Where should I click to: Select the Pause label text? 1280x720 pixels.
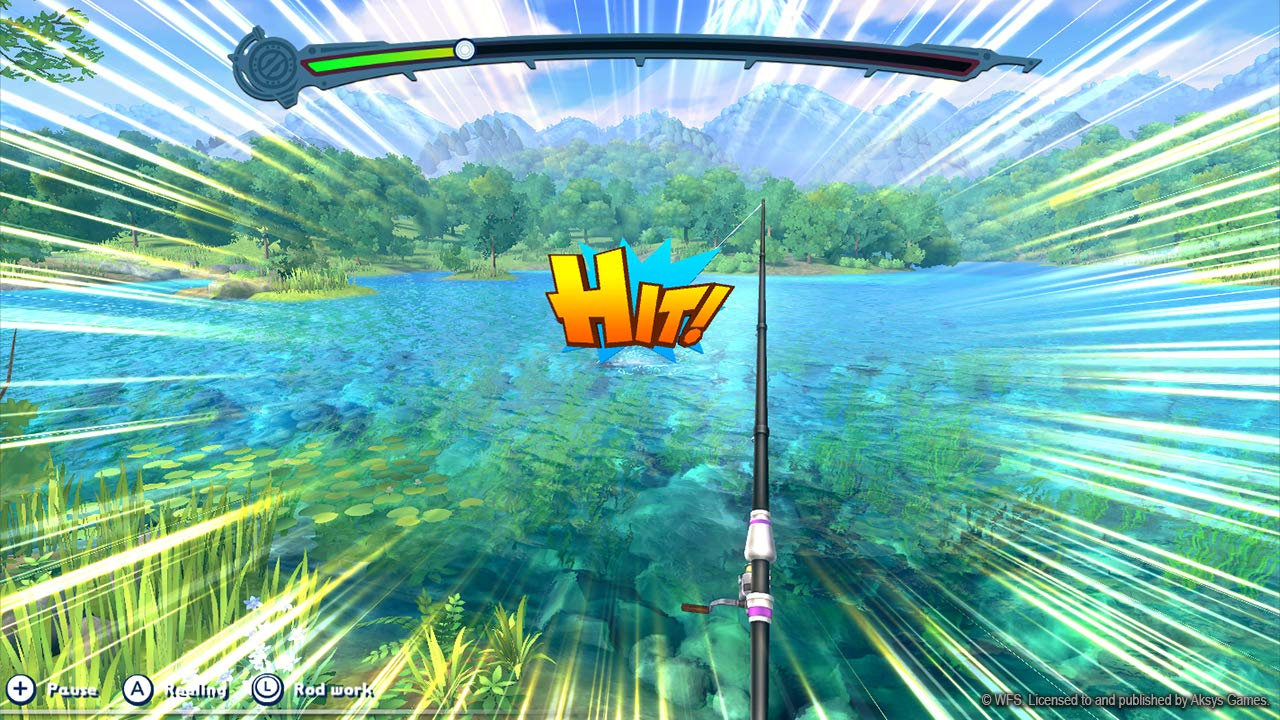coord(71,690)
